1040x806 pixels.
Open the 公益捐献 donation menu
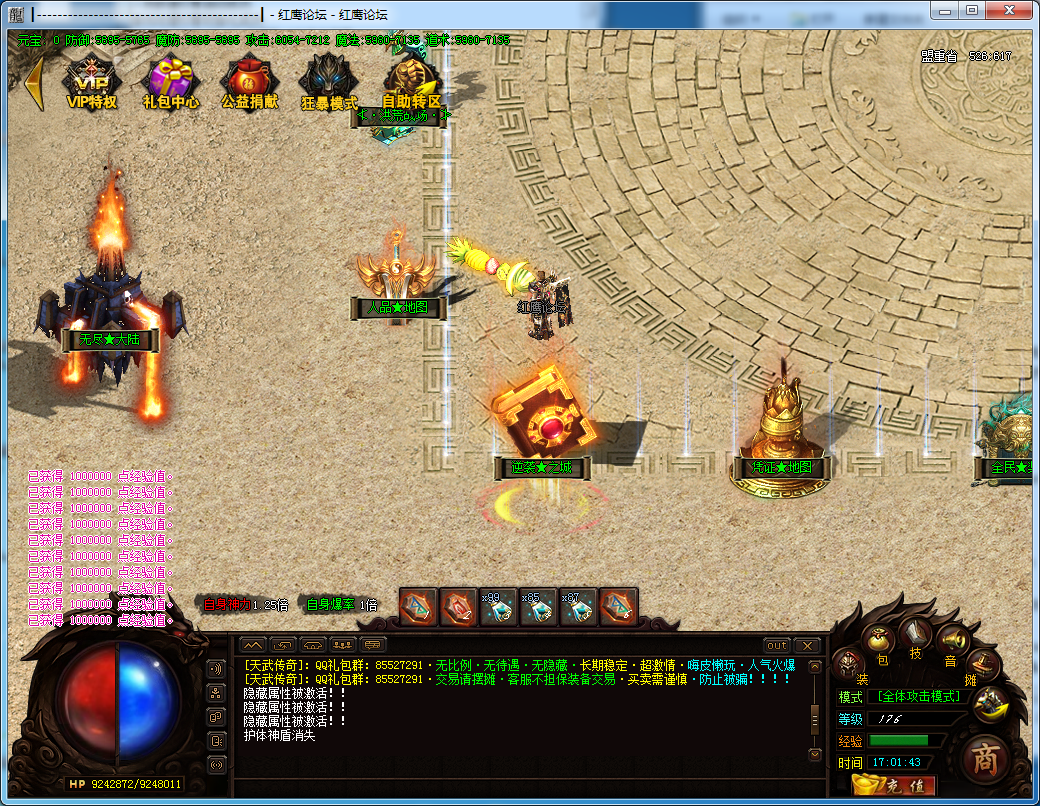point(249,79)
